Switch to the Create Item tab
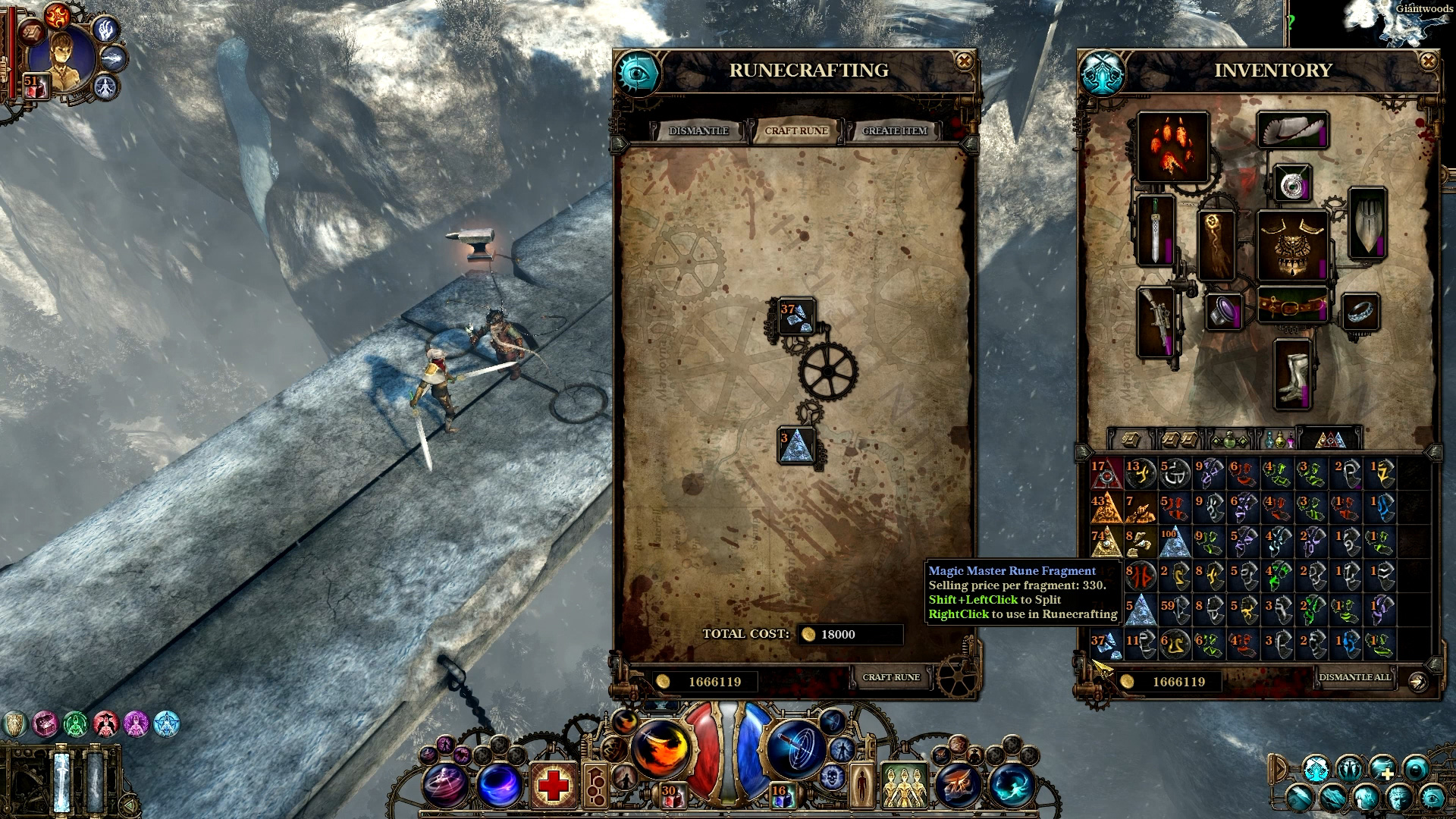This screenshot has height=819, width=1456. click(895, 130)
